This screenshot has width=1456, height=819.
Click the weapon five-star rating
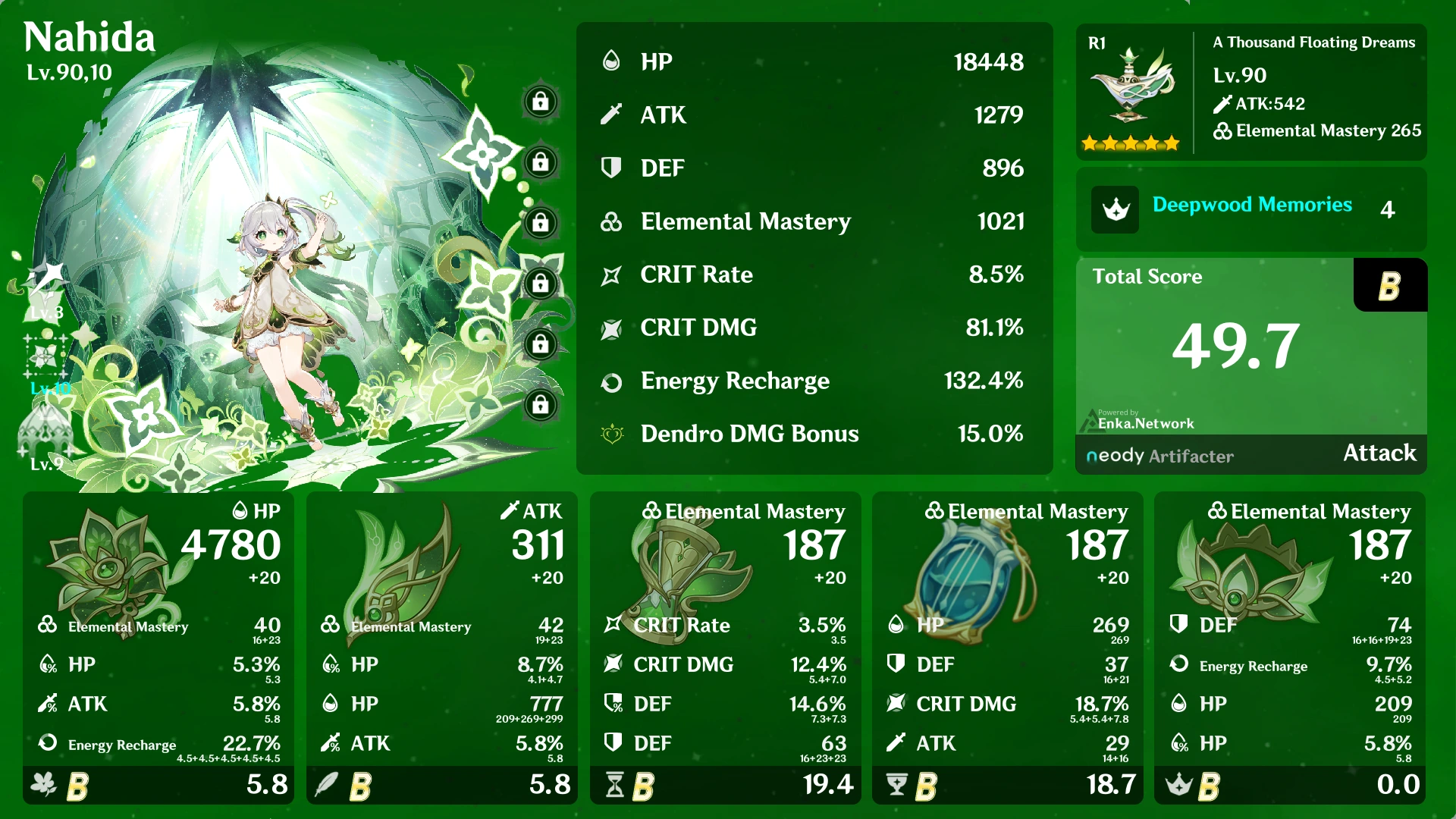click(x=1131, y=141)
